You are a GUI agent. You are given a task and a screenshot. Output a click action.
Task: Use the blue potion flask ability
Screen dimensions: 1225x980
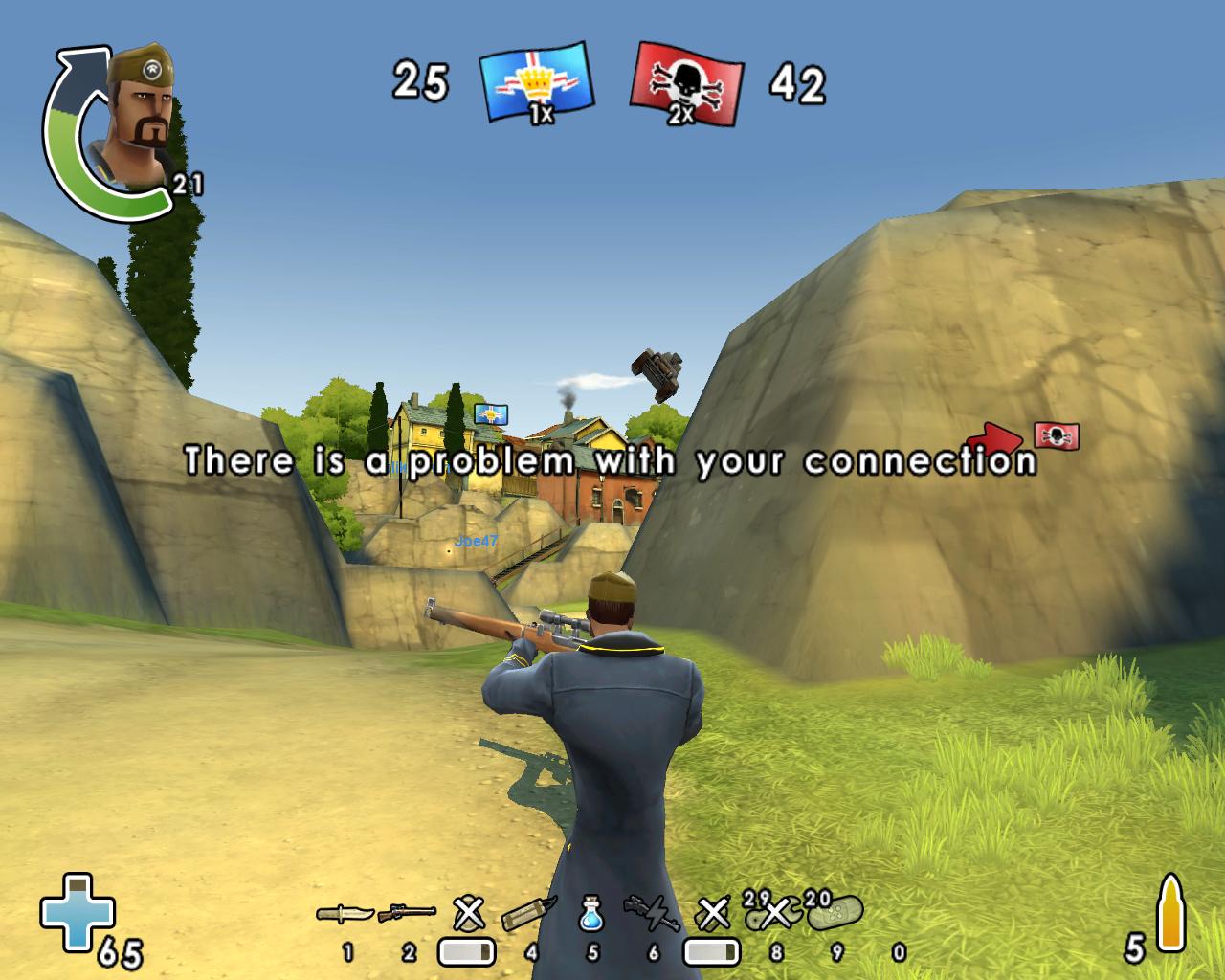coord(591,913)
